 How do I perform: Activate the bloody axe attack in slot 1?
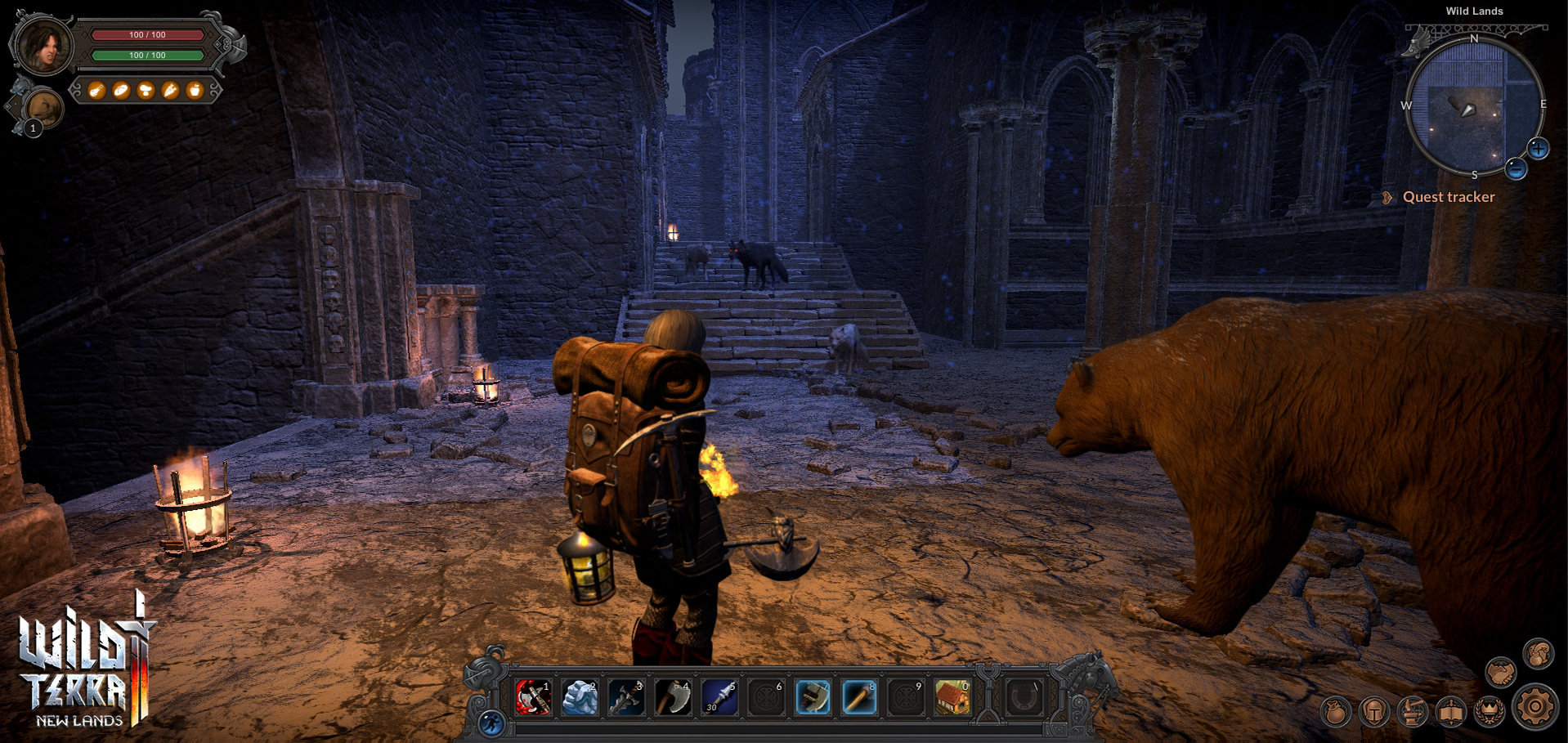pyautogui.click(x=534, y=697)
